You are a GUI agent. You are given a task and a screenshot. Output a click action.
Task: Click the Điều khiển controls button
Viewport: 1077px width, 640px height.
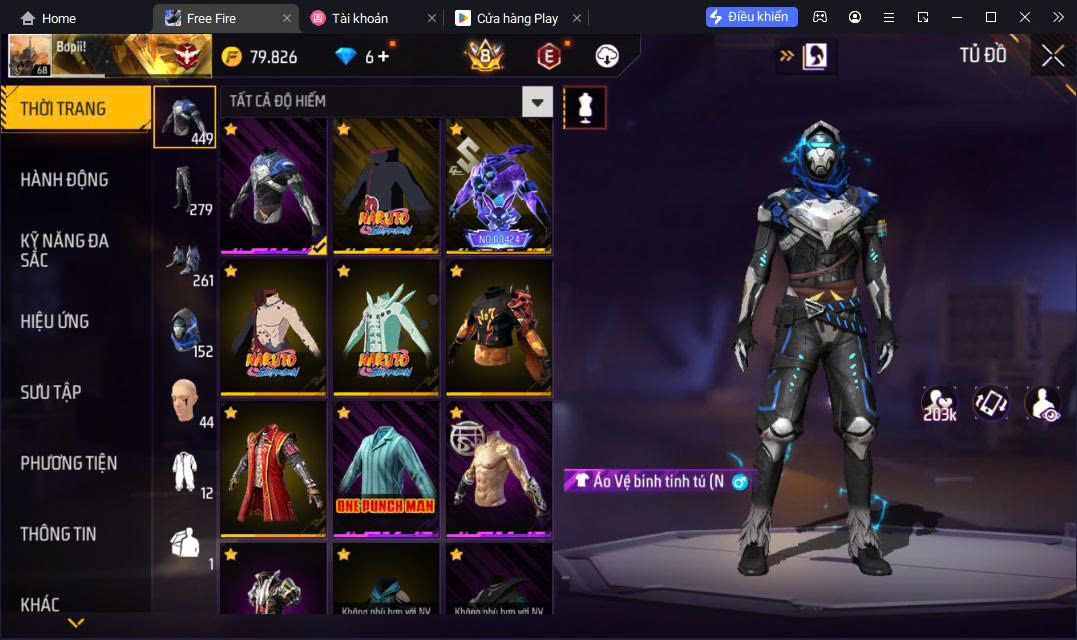point(752,17)
